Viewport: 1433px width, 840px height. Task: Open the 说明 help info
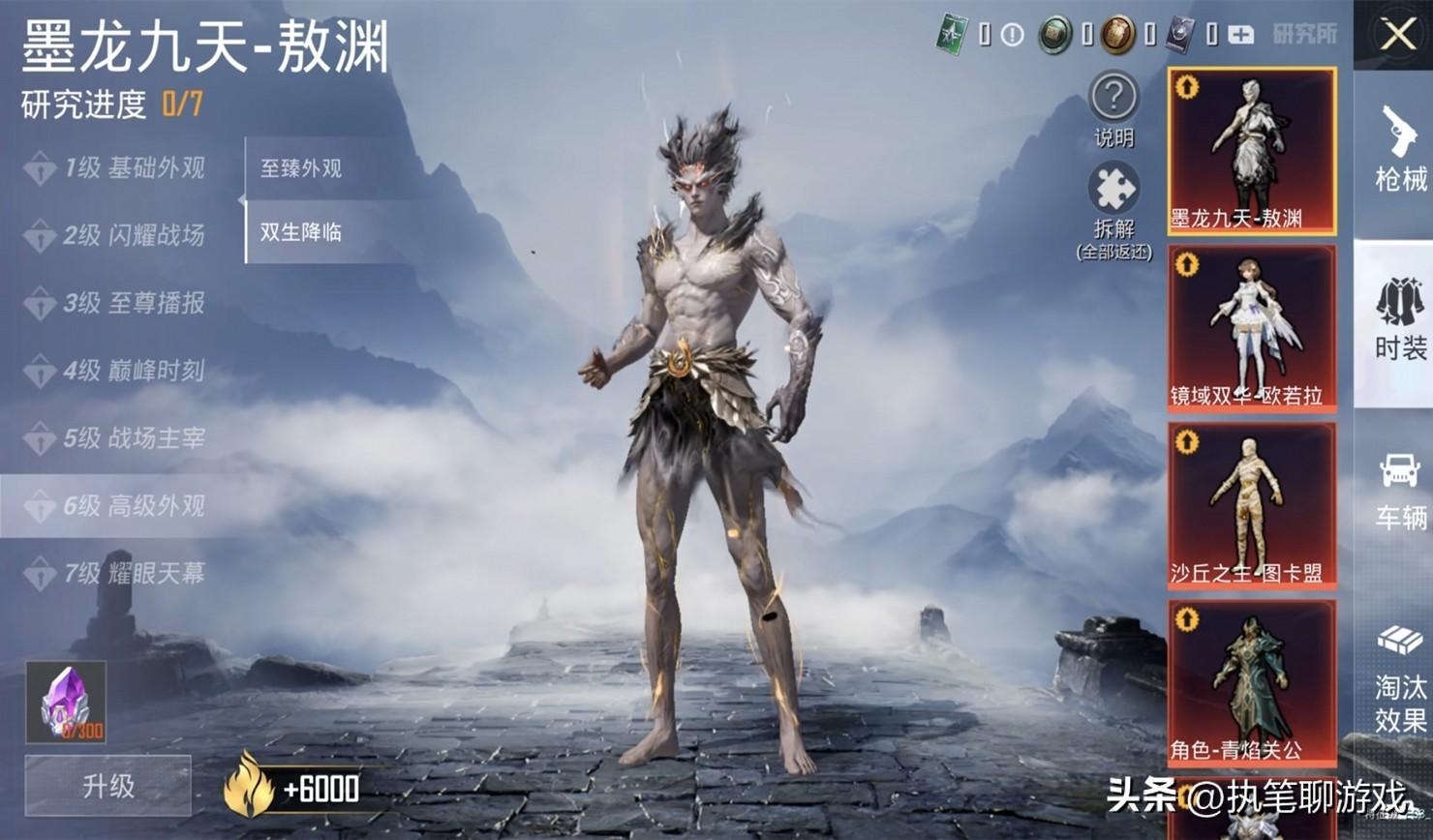(x=1113, y=106)
